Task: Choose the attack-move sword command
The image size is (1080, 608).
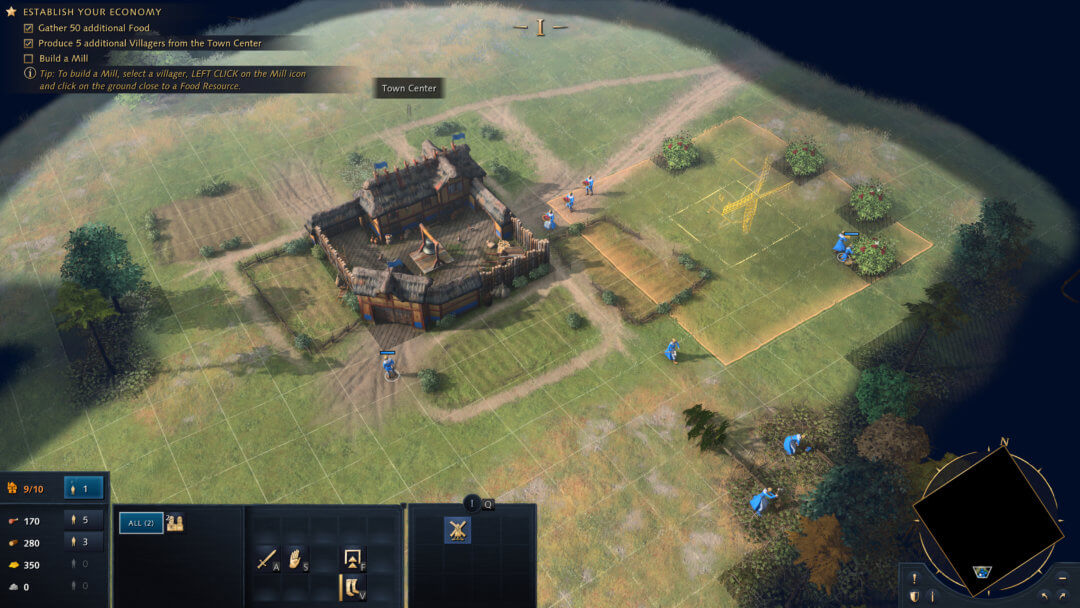Action: pyautogui.click(x=267, y=559)
